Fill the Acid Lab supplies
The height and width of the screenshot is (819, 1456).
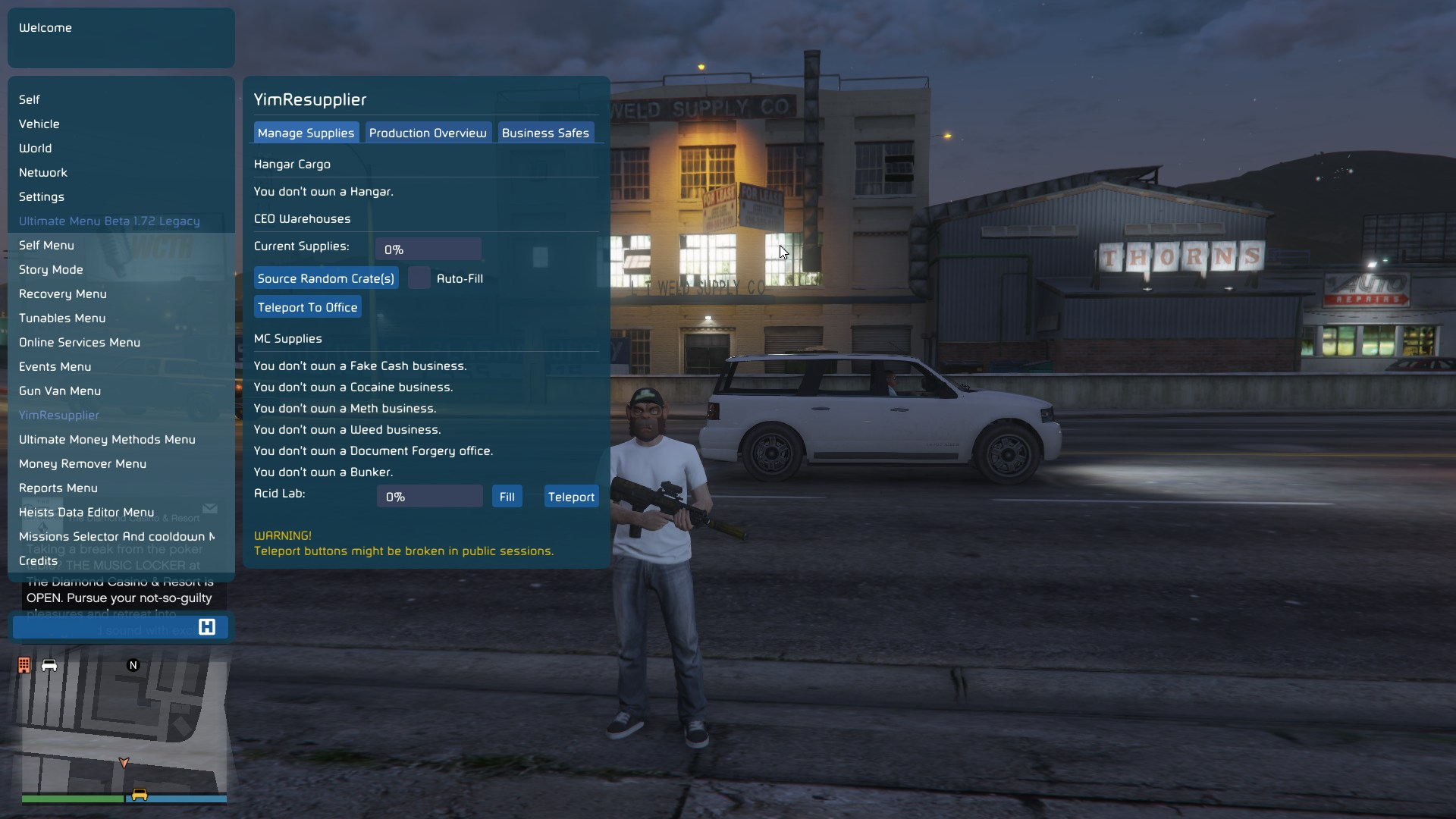point(507,497)
